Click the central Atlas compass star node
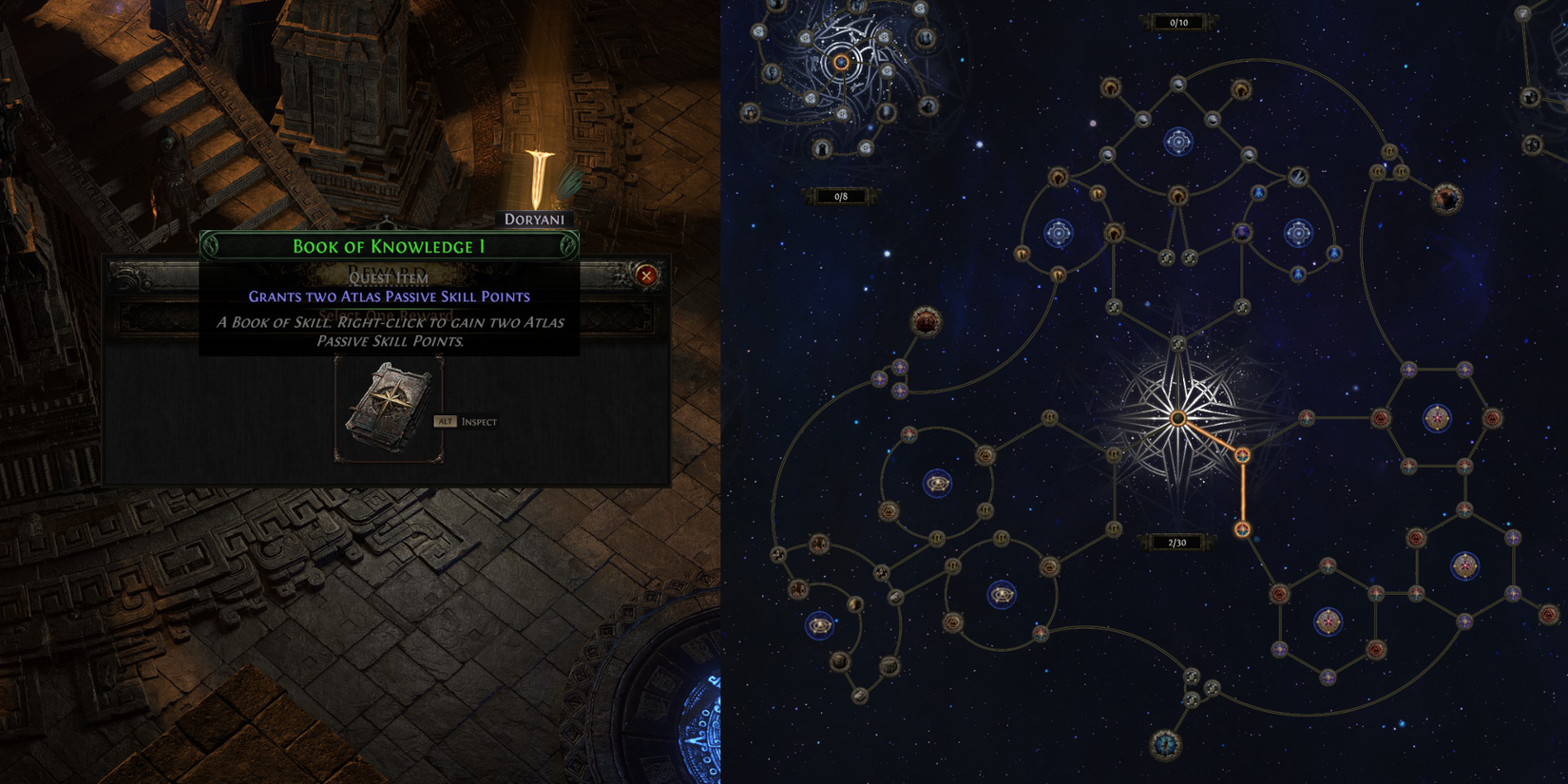Screen dimensions: 1568x784 click(x=1178, y=418)
